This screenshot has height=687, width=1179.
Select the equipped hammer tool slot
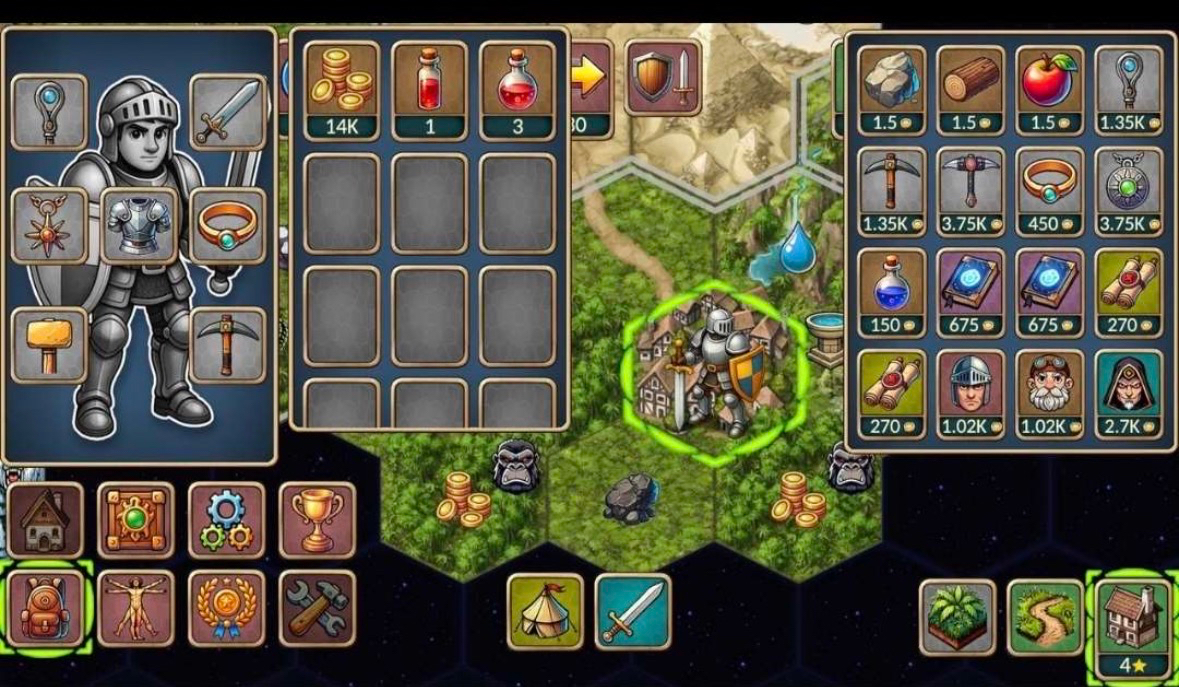[49, 344]
